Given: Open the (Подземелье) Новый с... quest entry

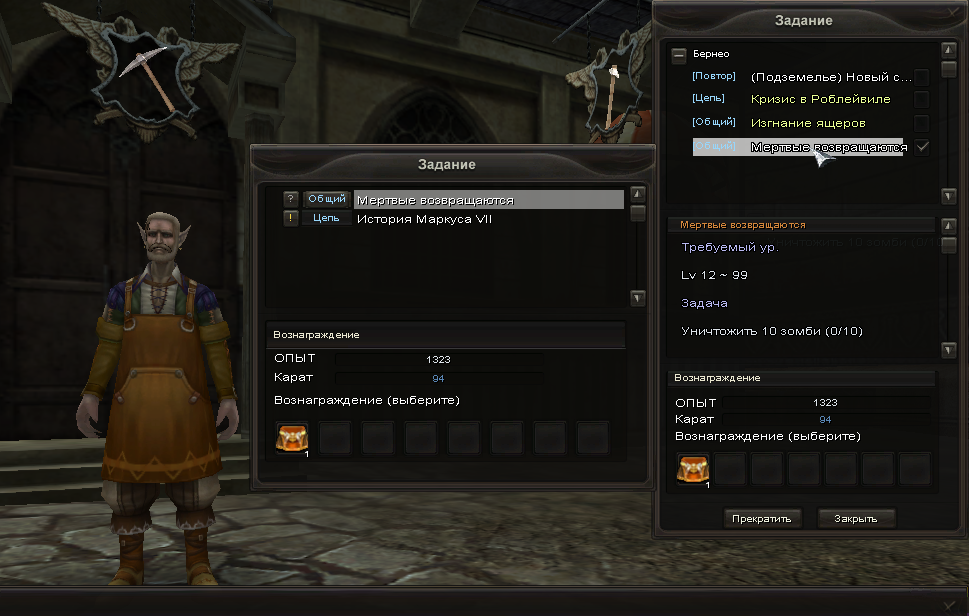Looking at the screenshot, I should coord(830,76).
